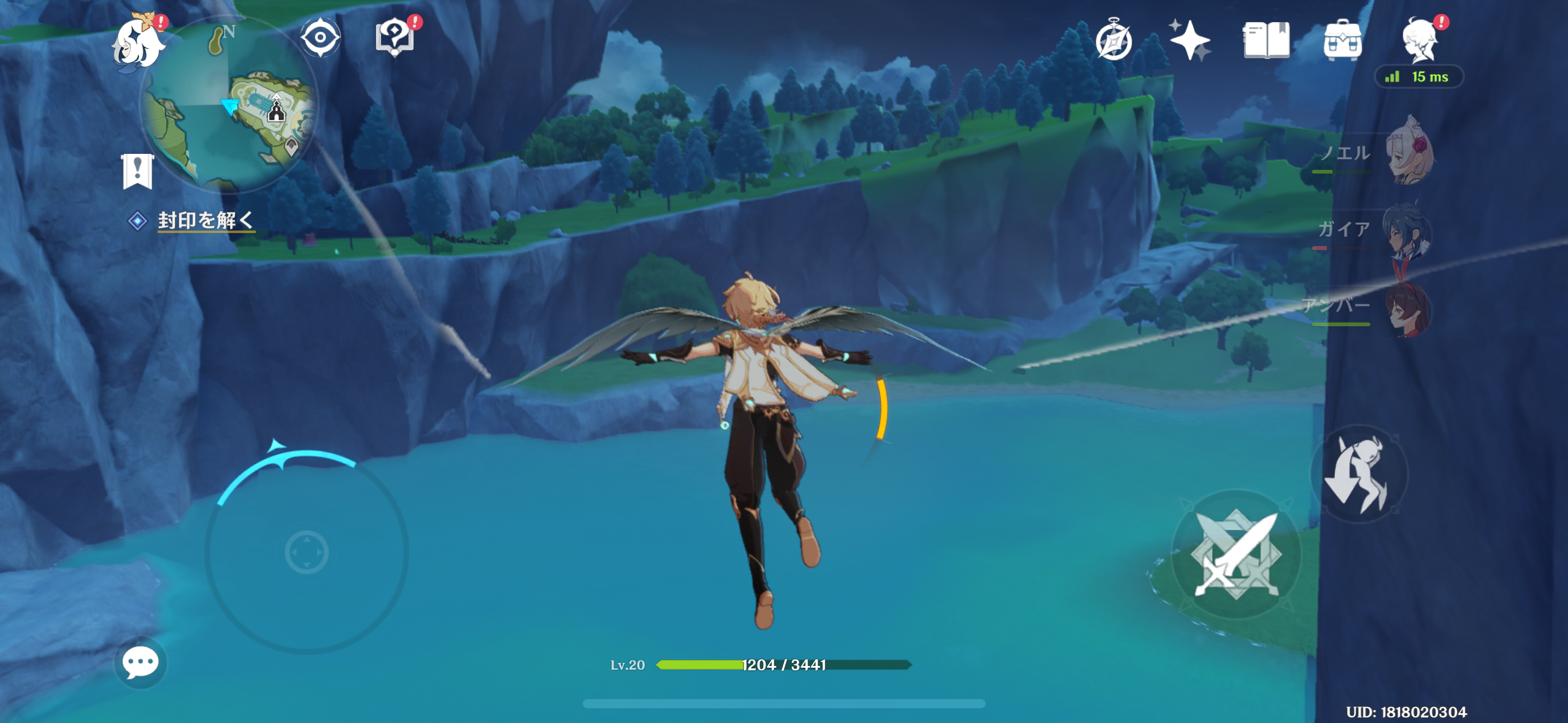
Task: Tap the movement joystick center
Action: (x=307, y=552)
